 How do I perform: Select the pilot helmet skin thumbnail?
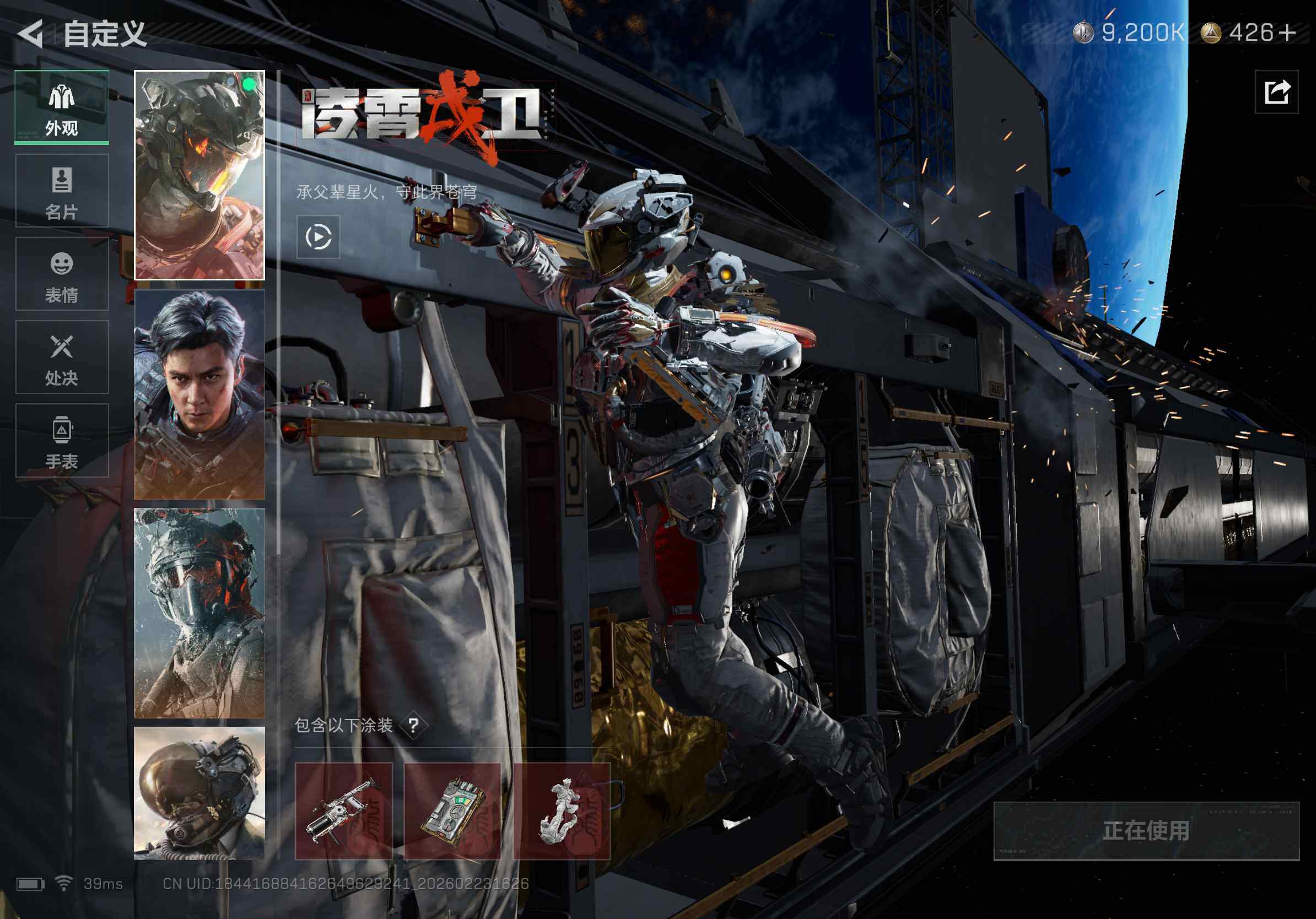199,793
